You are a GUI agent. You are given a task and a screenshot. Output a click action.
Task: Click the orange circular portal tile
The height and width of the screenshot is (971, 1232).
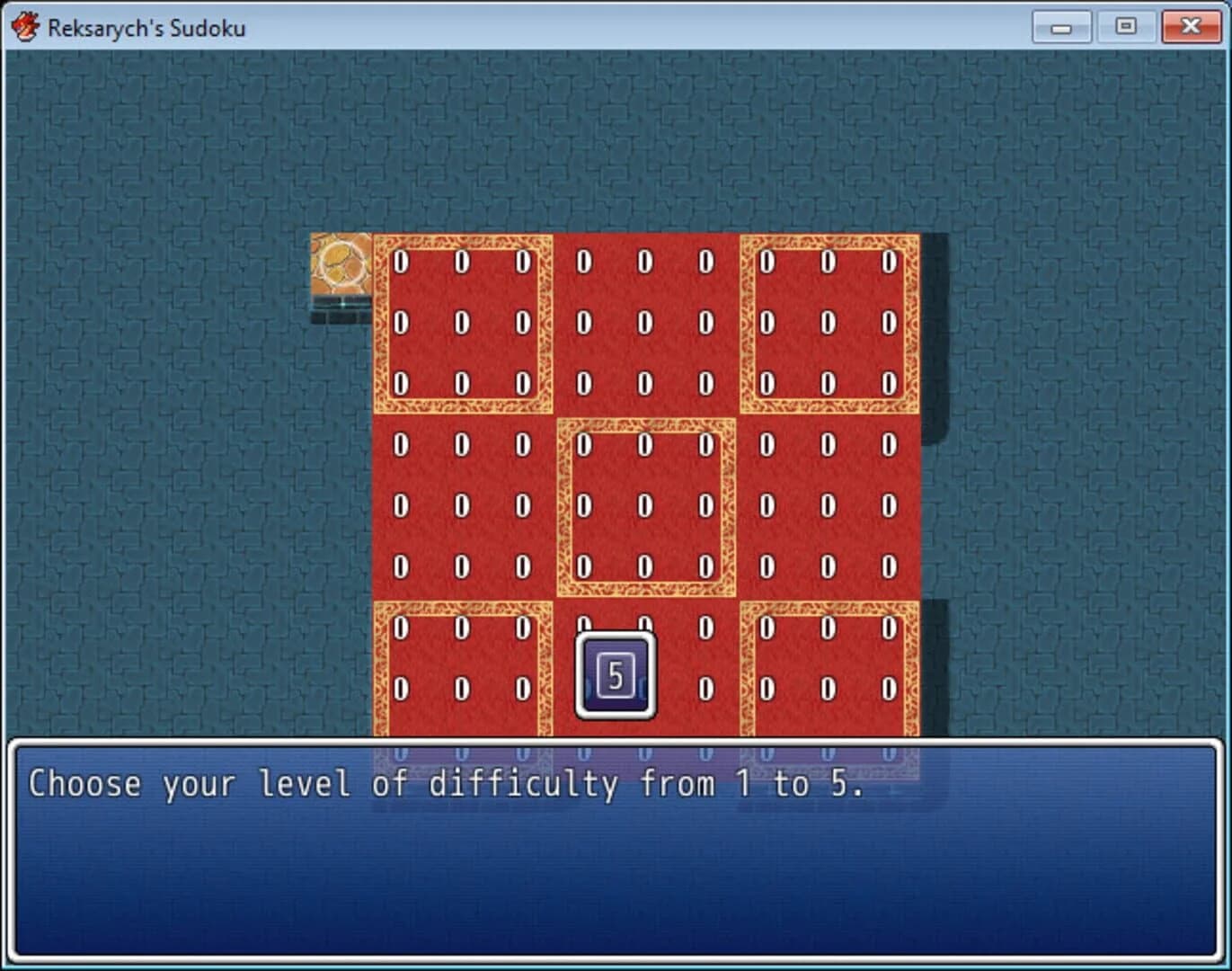pyautogui.click(x=341, y=263)
